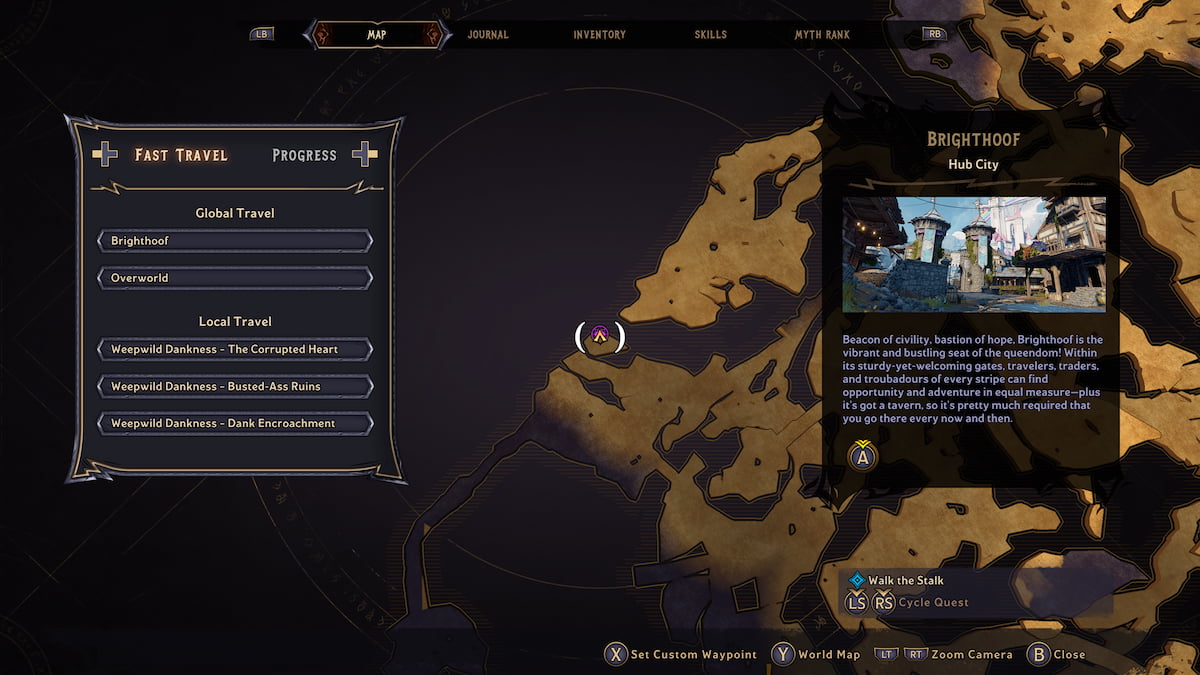Click the purple fast travel map marker
This screenshot has height=675, width=1200.
click(600, 336)
